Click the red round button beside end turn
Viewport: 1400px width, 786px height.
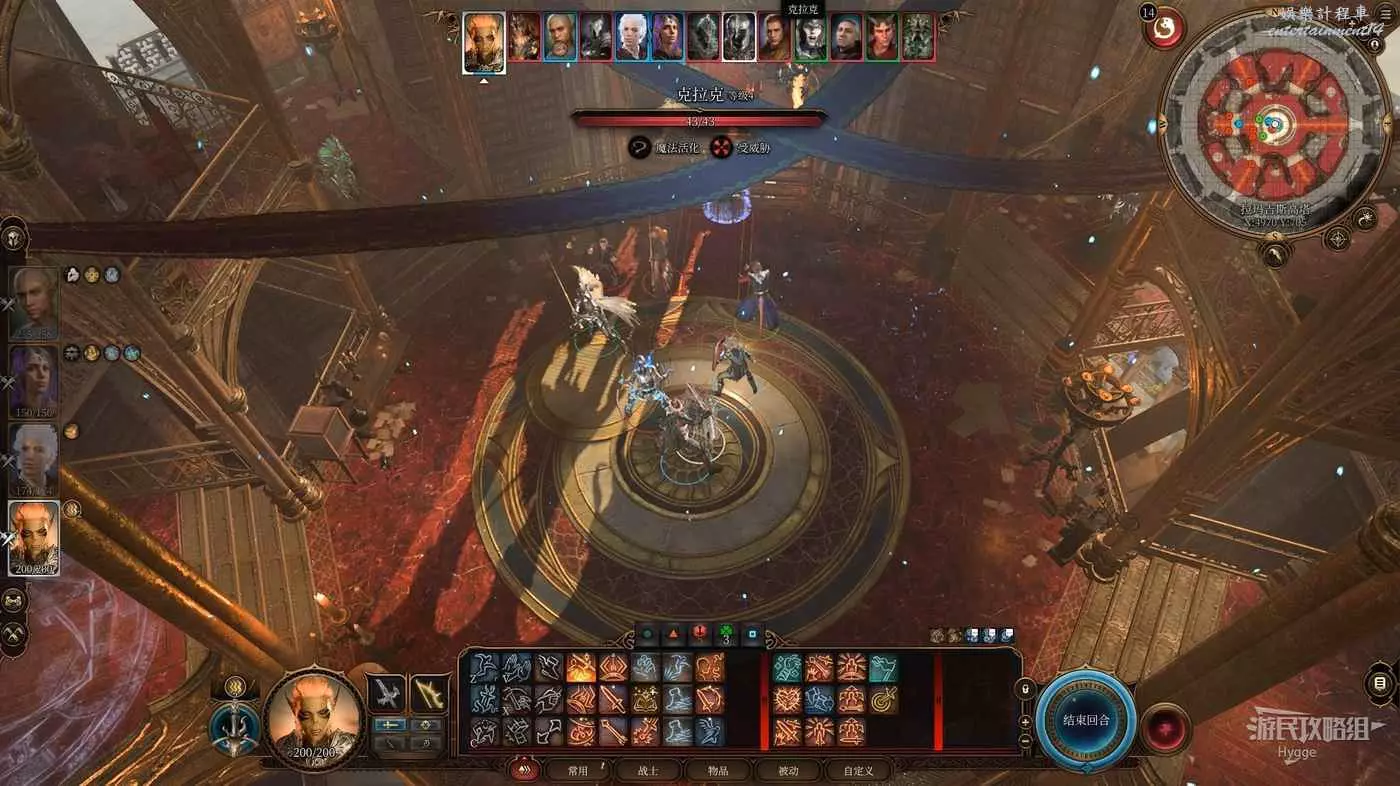(1166, 728)
